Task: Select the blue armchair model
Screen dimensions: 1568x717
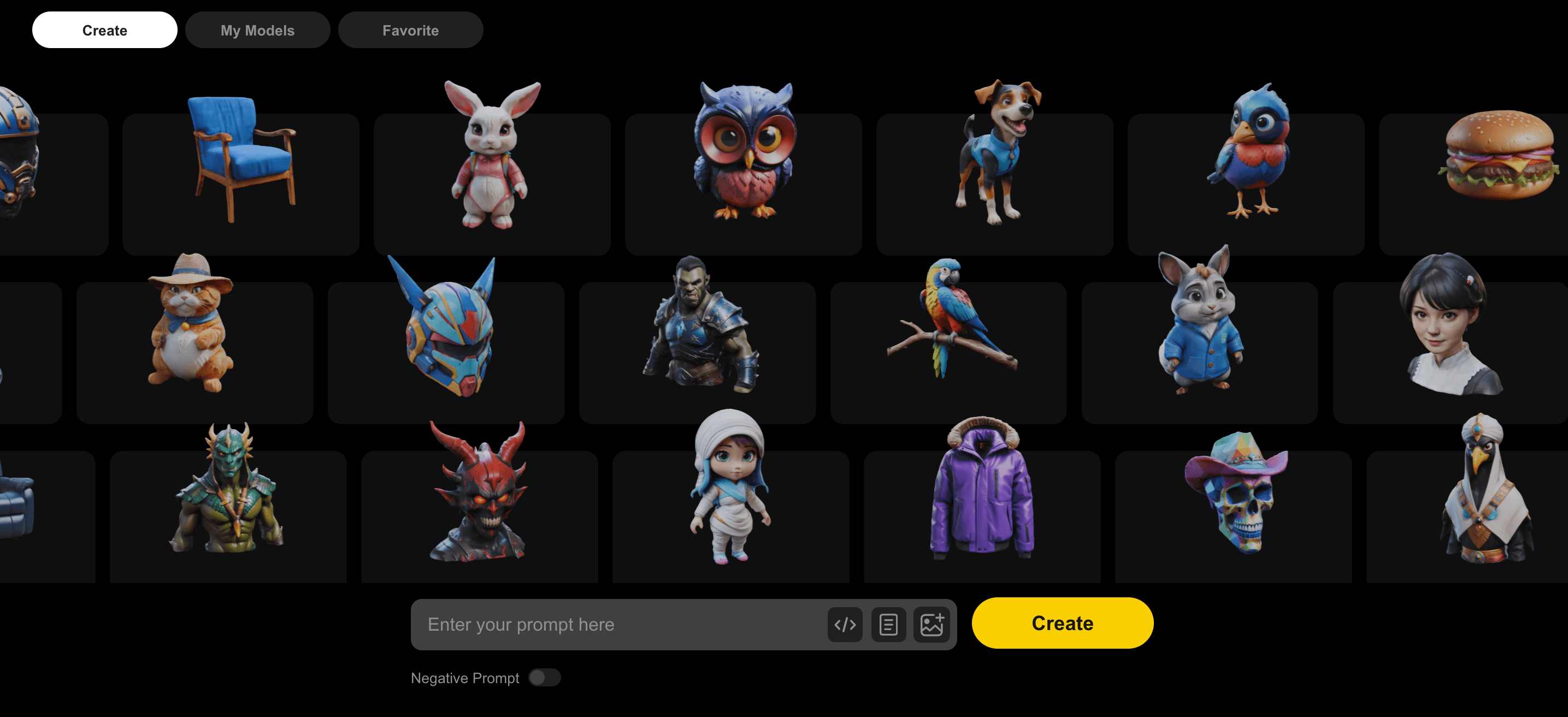Action: pos(241,158)
